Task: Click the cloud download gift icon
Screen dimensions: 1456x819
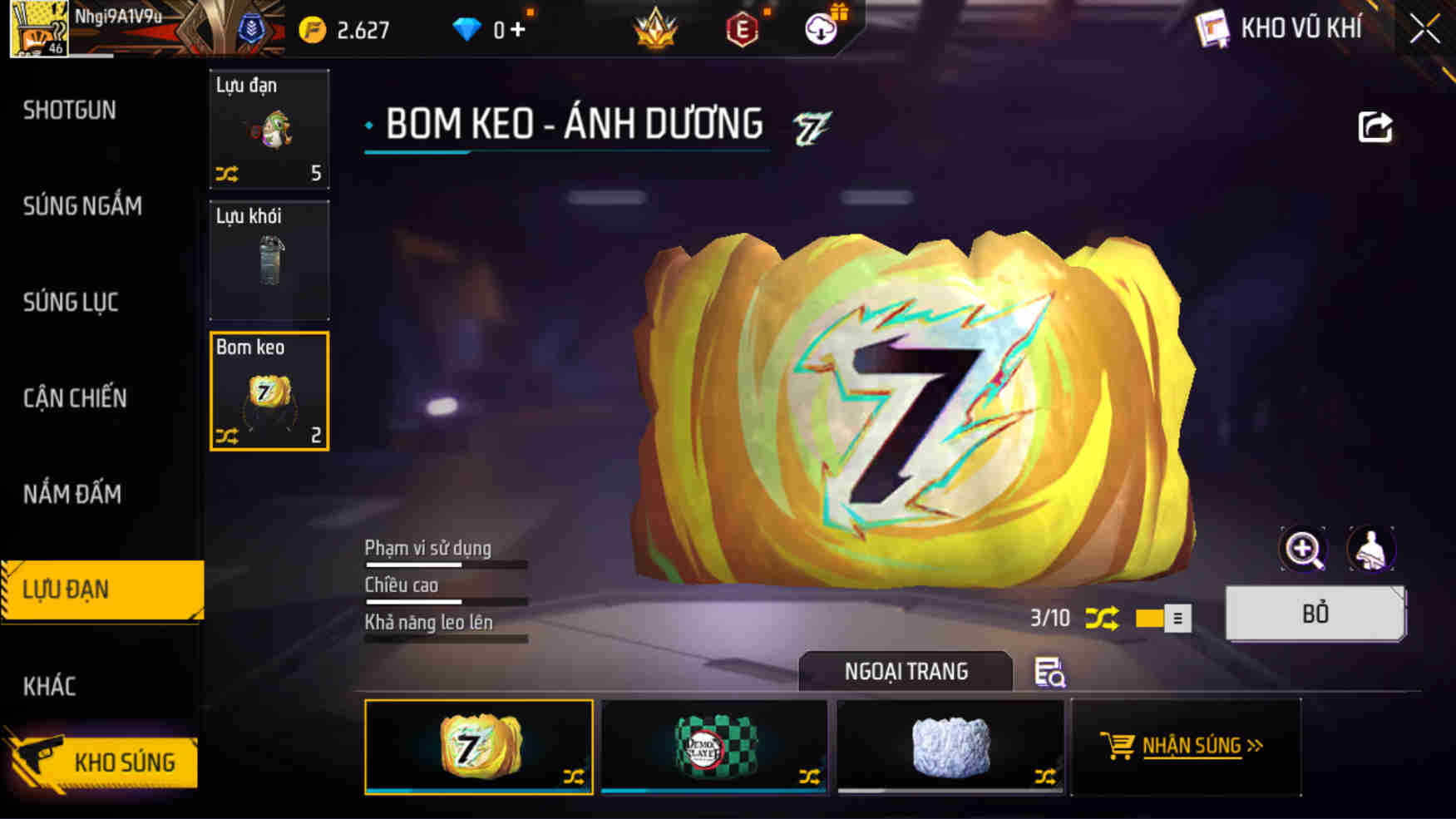Action: (819, 28)
